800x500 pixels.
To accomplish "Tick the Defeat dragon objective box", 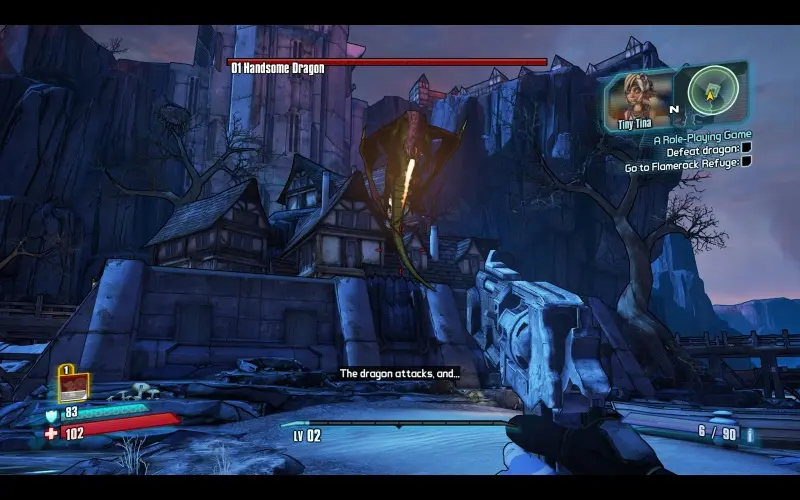I will pyautogui.click(x=745, y=149).
